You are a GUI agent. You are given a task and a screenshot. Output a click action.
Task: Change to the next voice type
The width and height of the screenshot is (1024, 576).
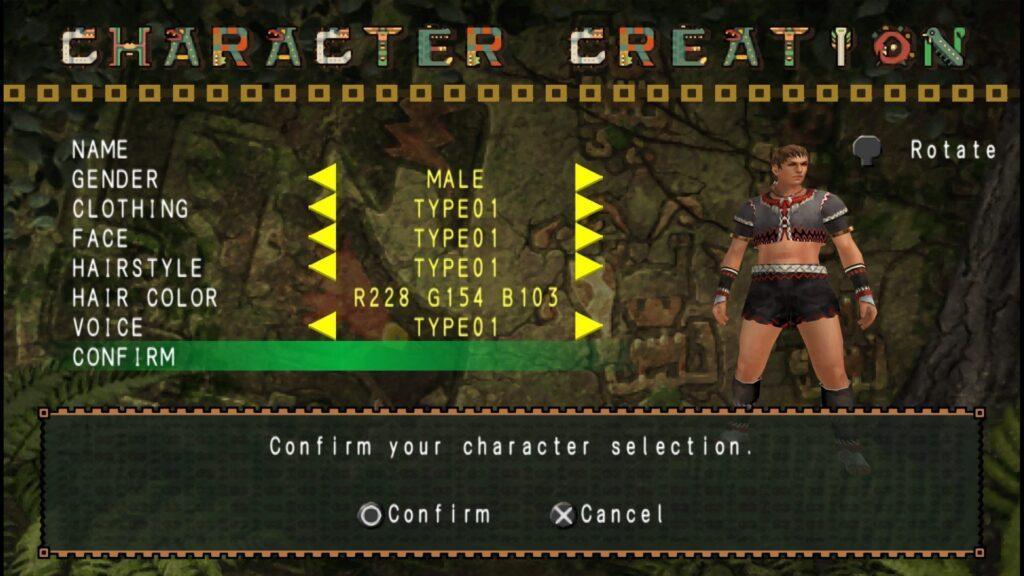point(588,327)
